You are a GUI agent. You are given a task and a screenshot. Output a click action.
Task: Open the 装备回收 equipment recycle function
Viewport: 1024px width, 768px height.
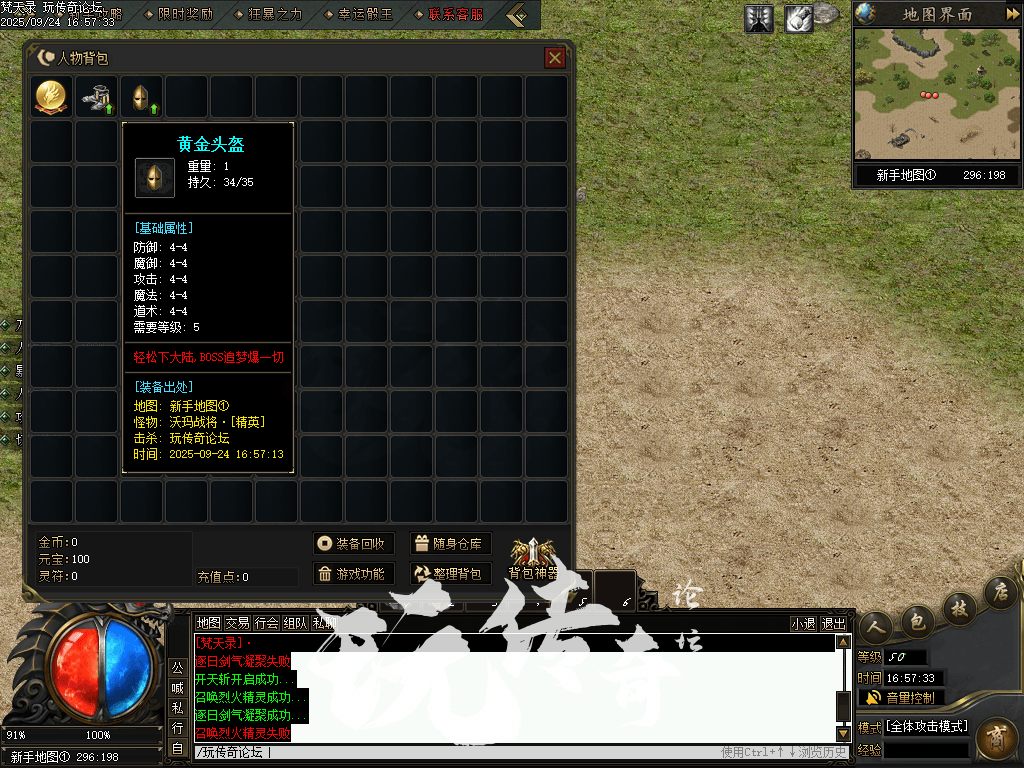point(353,544)
